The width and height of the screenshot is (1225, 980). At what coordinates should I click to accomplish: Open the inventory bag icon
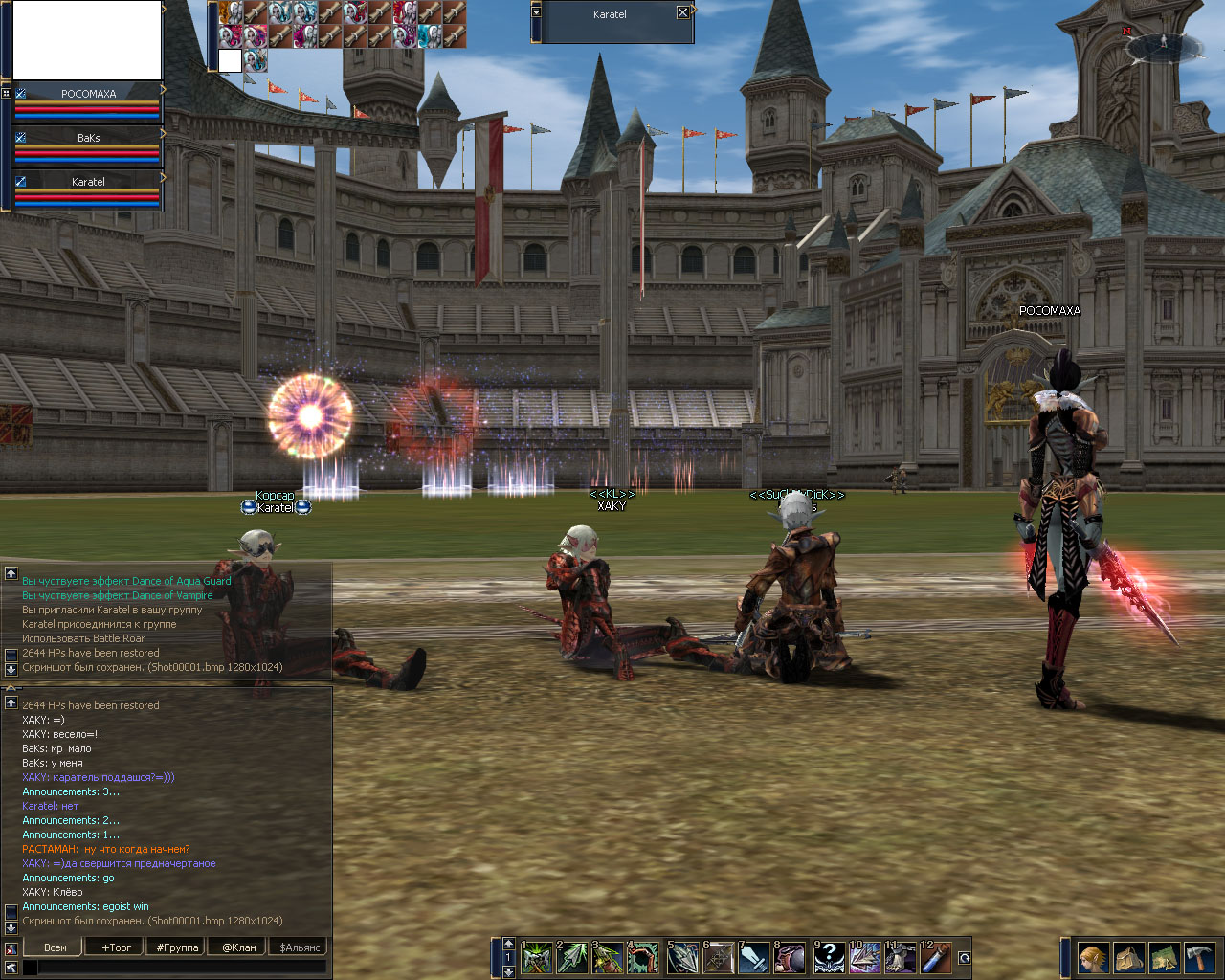(1128, 958)
